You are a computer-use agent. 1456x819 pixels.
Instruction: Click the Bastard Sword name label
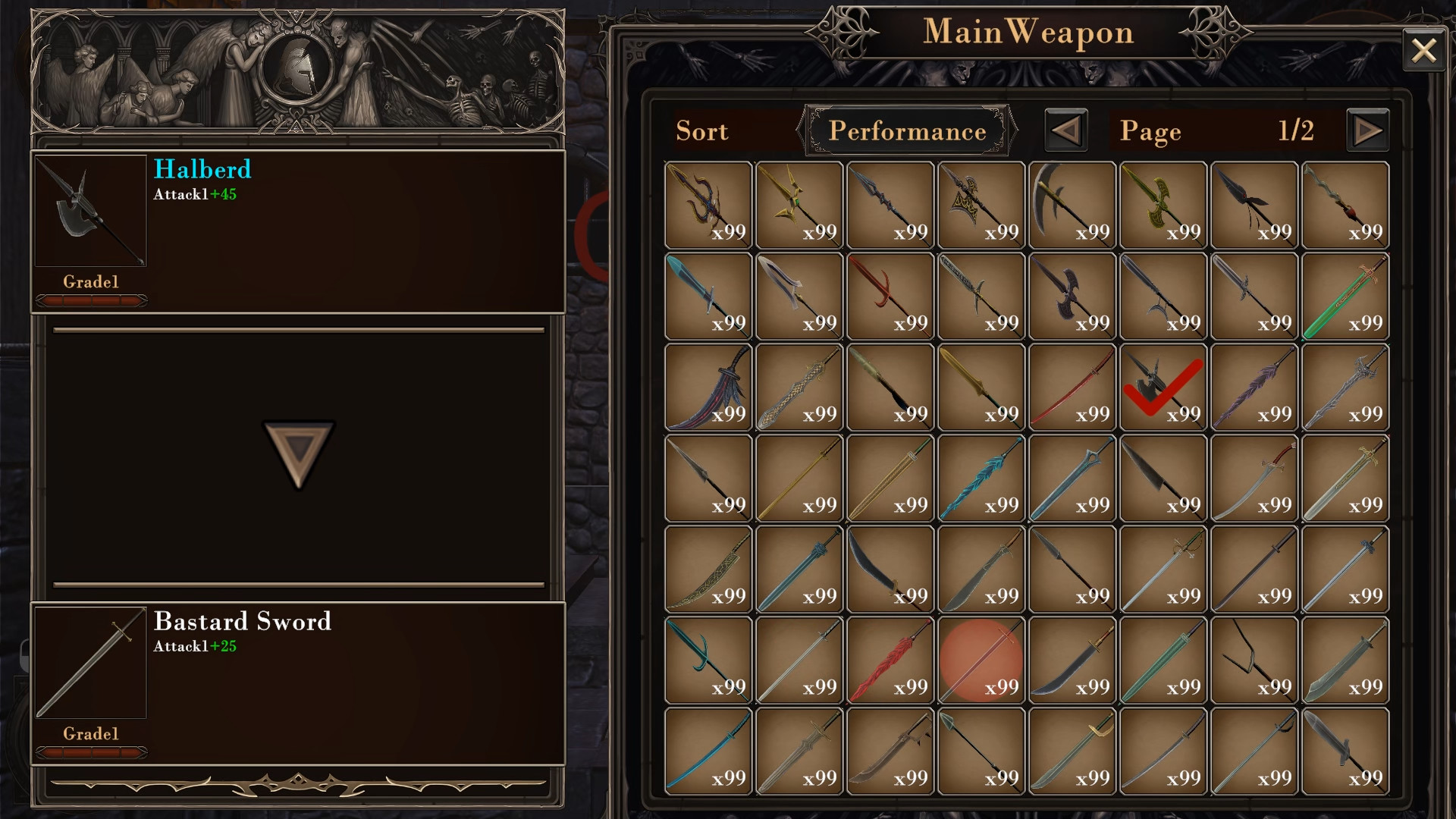tap(243, 622)
